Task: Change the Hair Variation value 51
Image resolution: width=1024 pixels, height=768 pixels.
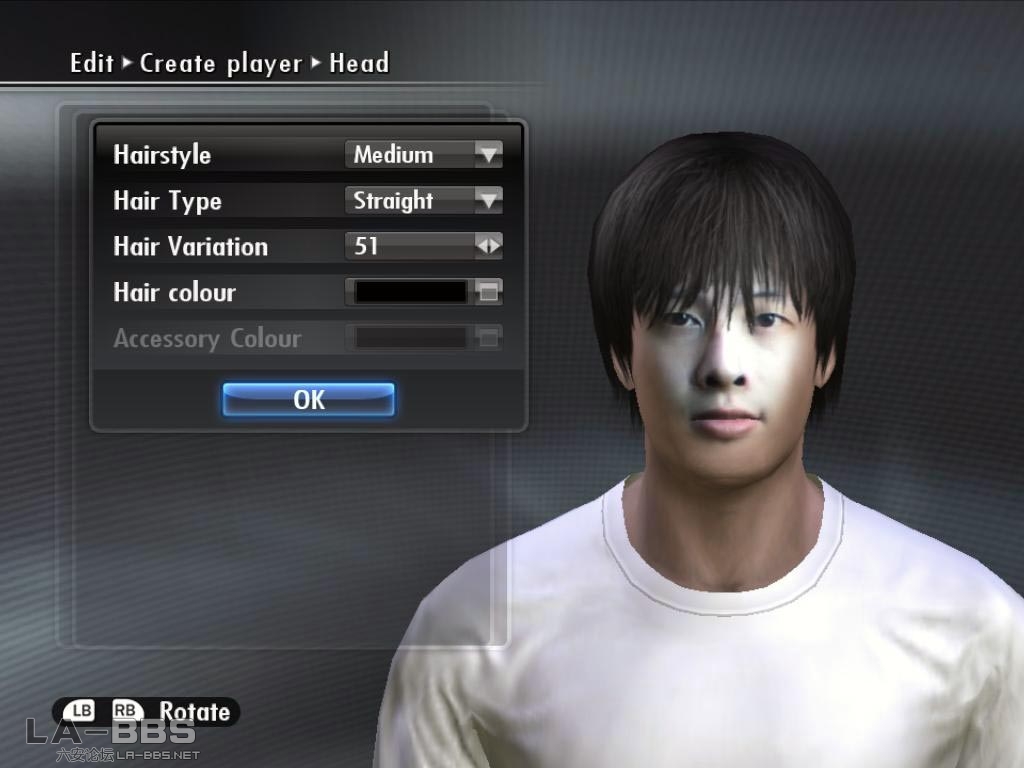Action: click(x=423, y=246)
